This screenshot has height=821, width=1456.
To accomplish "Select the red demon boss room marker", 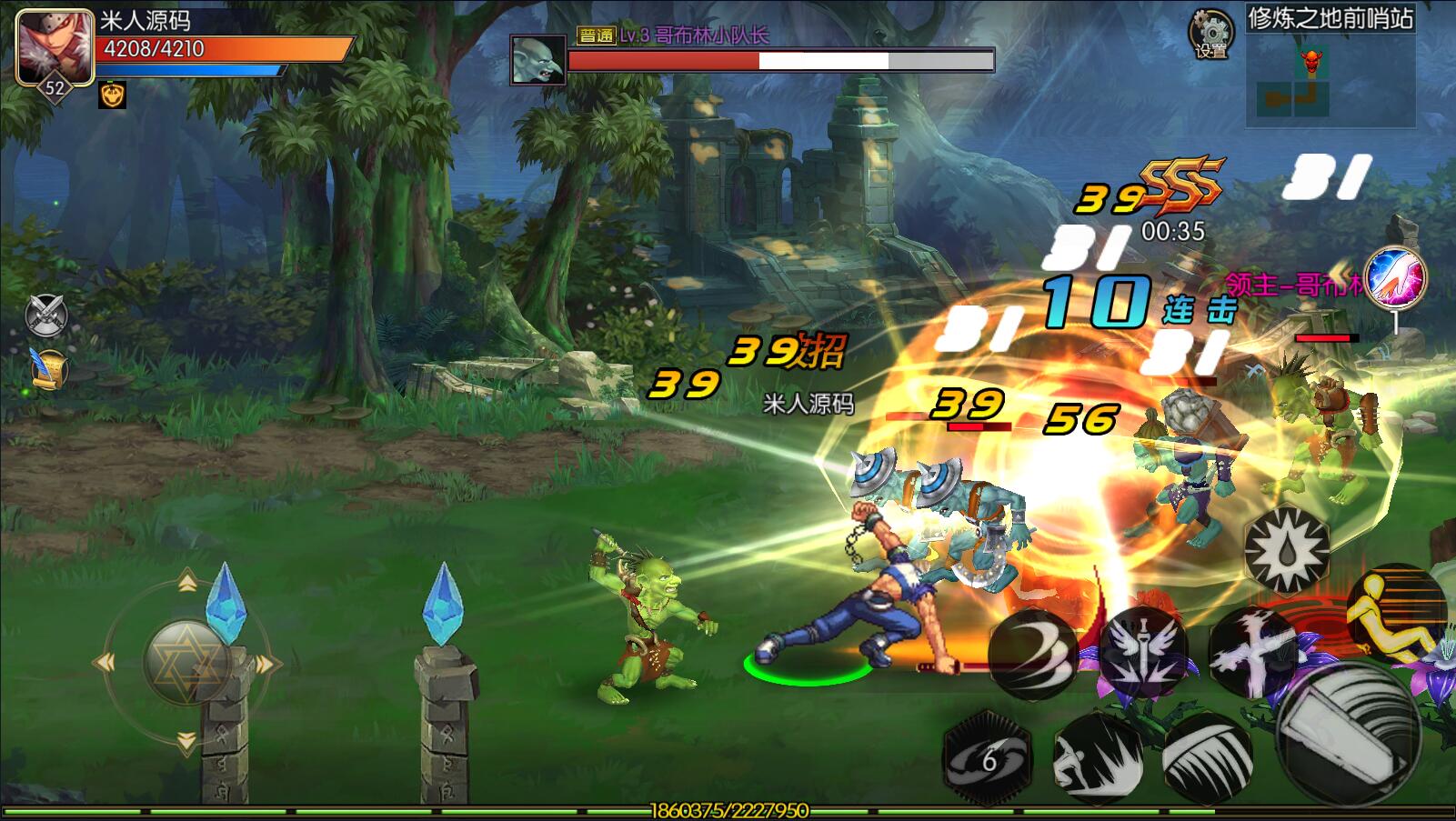I will [x=1310, y=63].
